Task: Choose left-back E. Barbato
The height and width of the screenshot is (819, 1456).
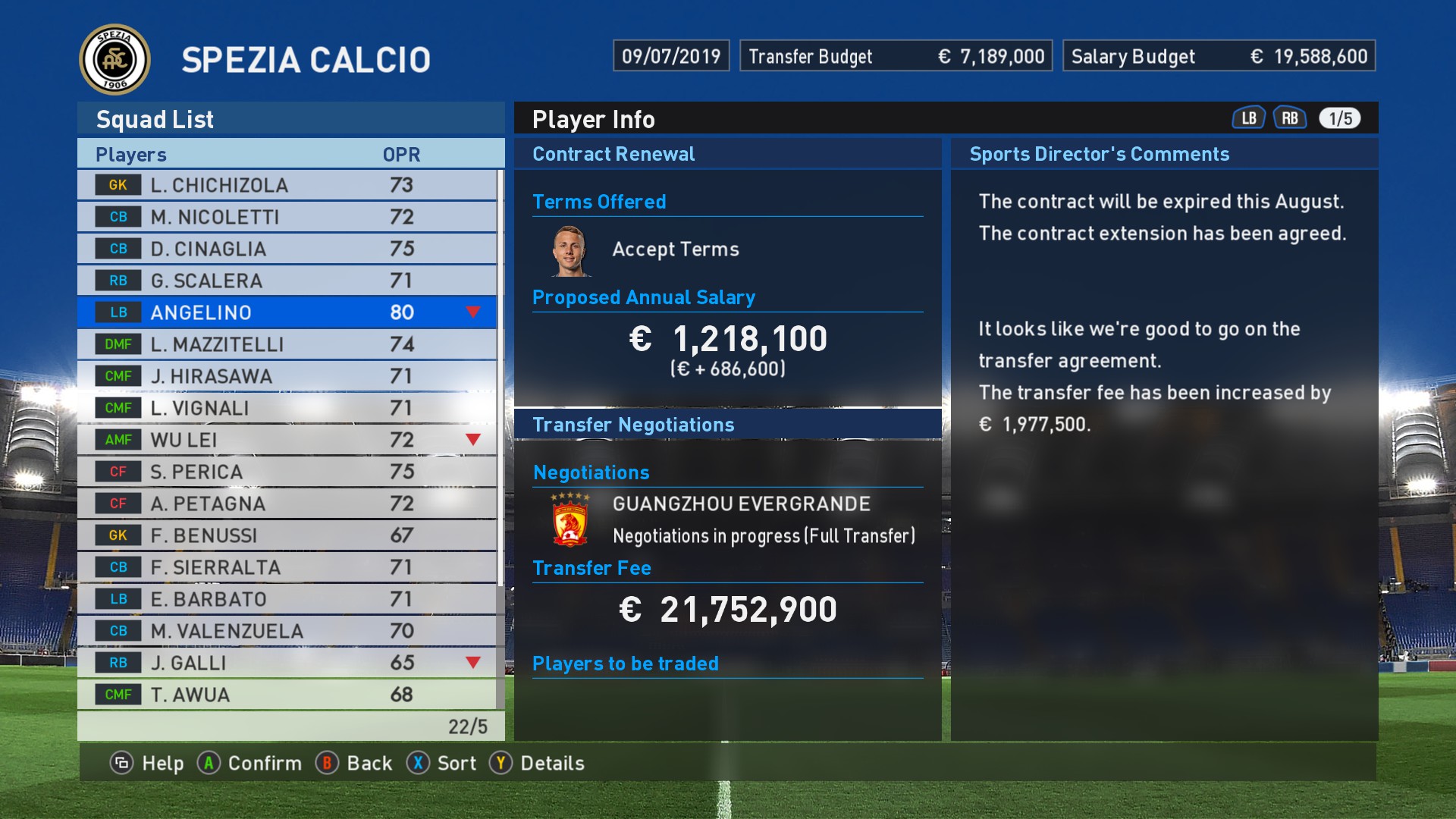Action: tap(287, 599)
